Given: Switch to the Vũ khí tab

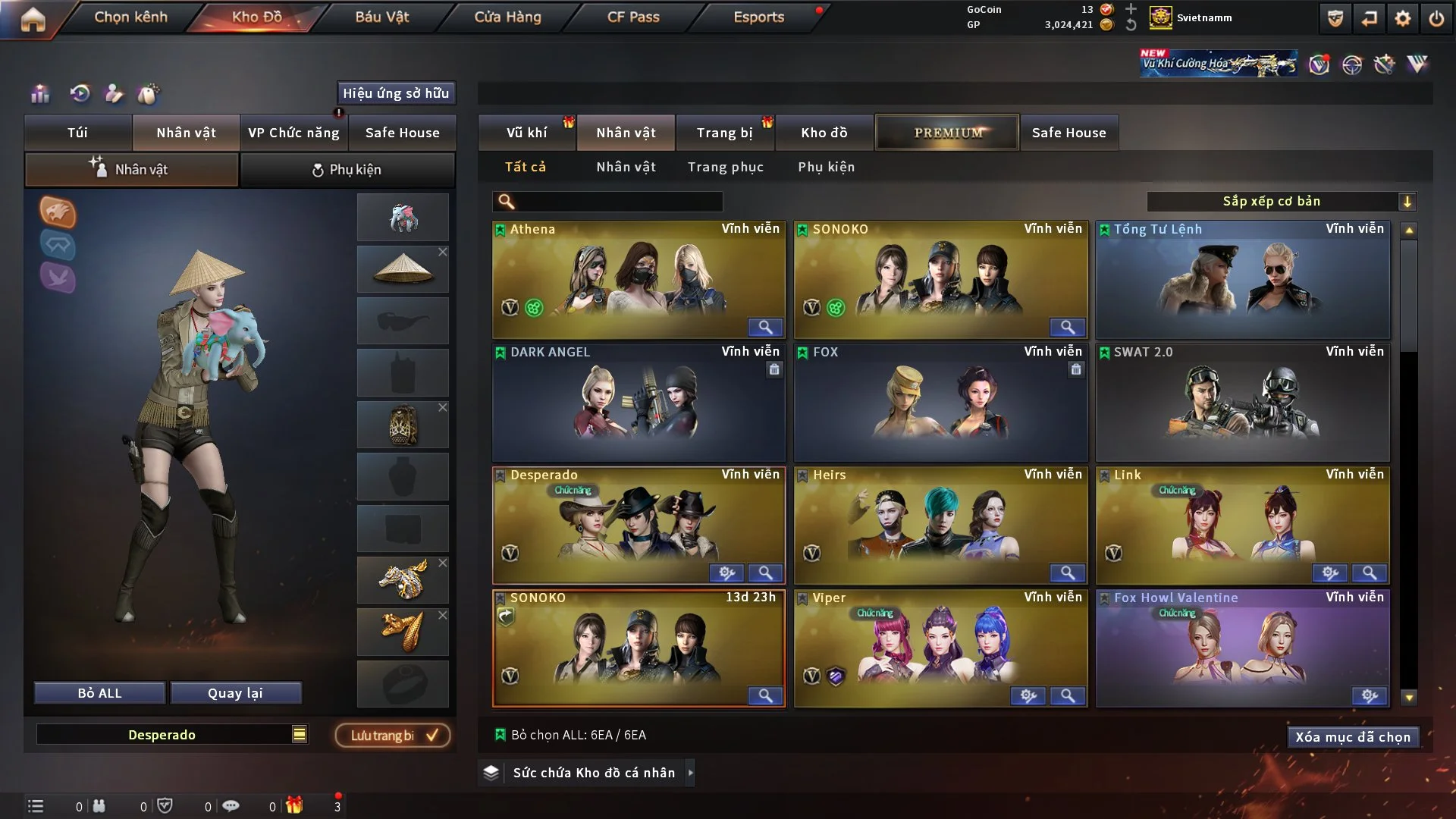Looking at the screenshot, I should tap(526, 133).
